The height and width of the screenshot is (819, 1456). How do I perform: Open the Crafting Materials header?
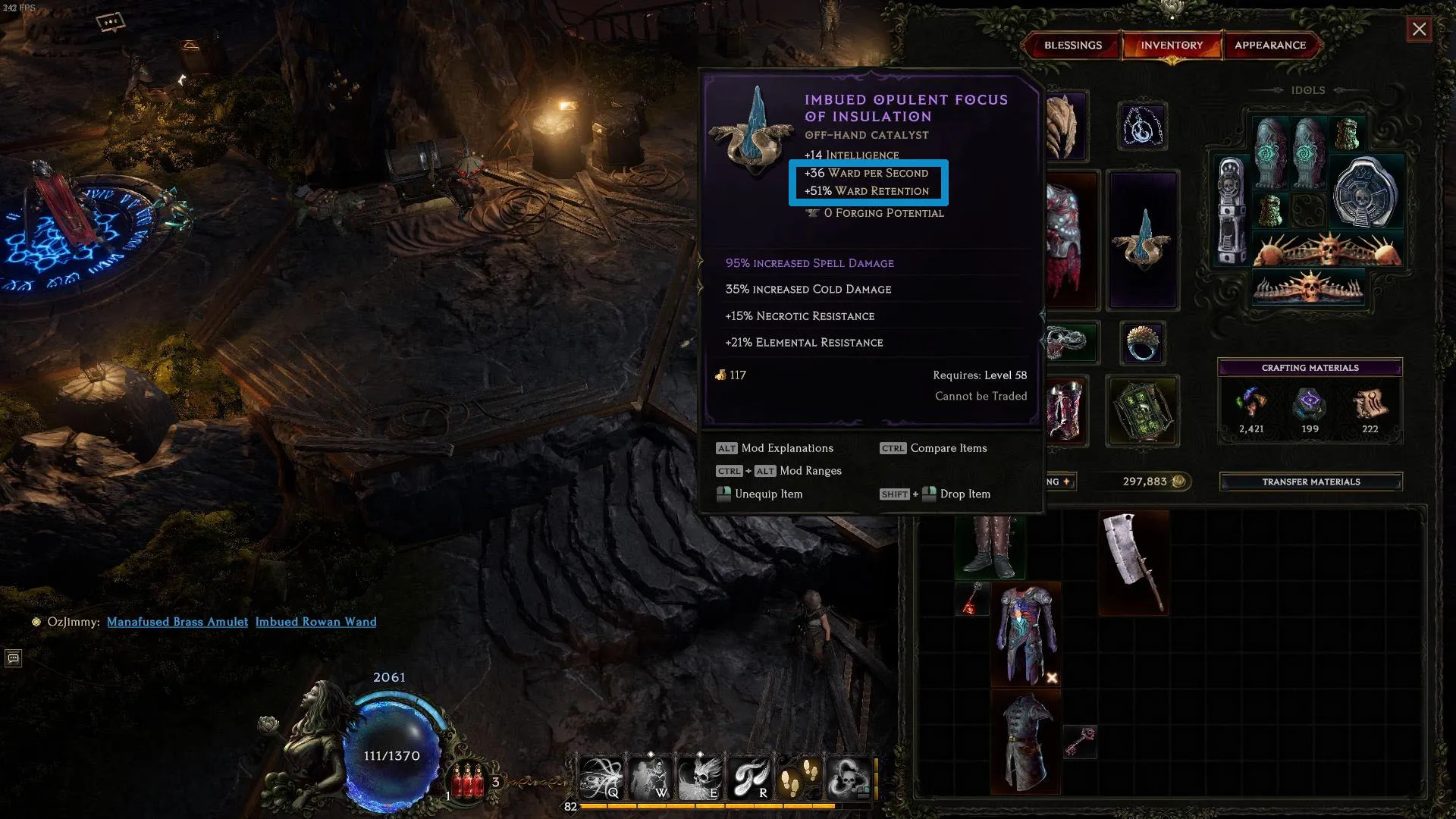(x=1310, y=368)
